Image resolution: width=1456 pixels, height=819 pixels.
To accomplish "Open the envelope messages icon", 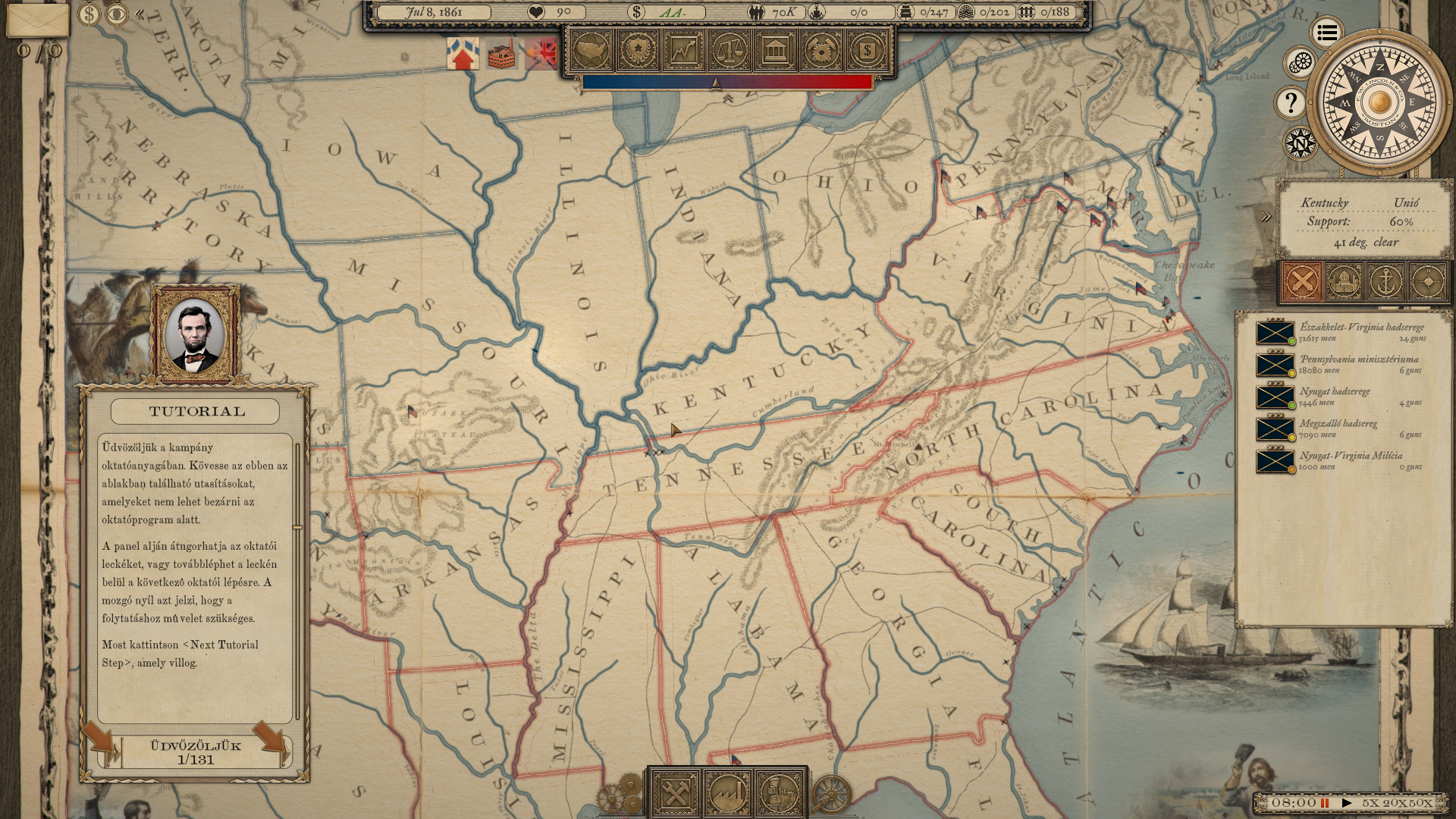I will point(37,20).
